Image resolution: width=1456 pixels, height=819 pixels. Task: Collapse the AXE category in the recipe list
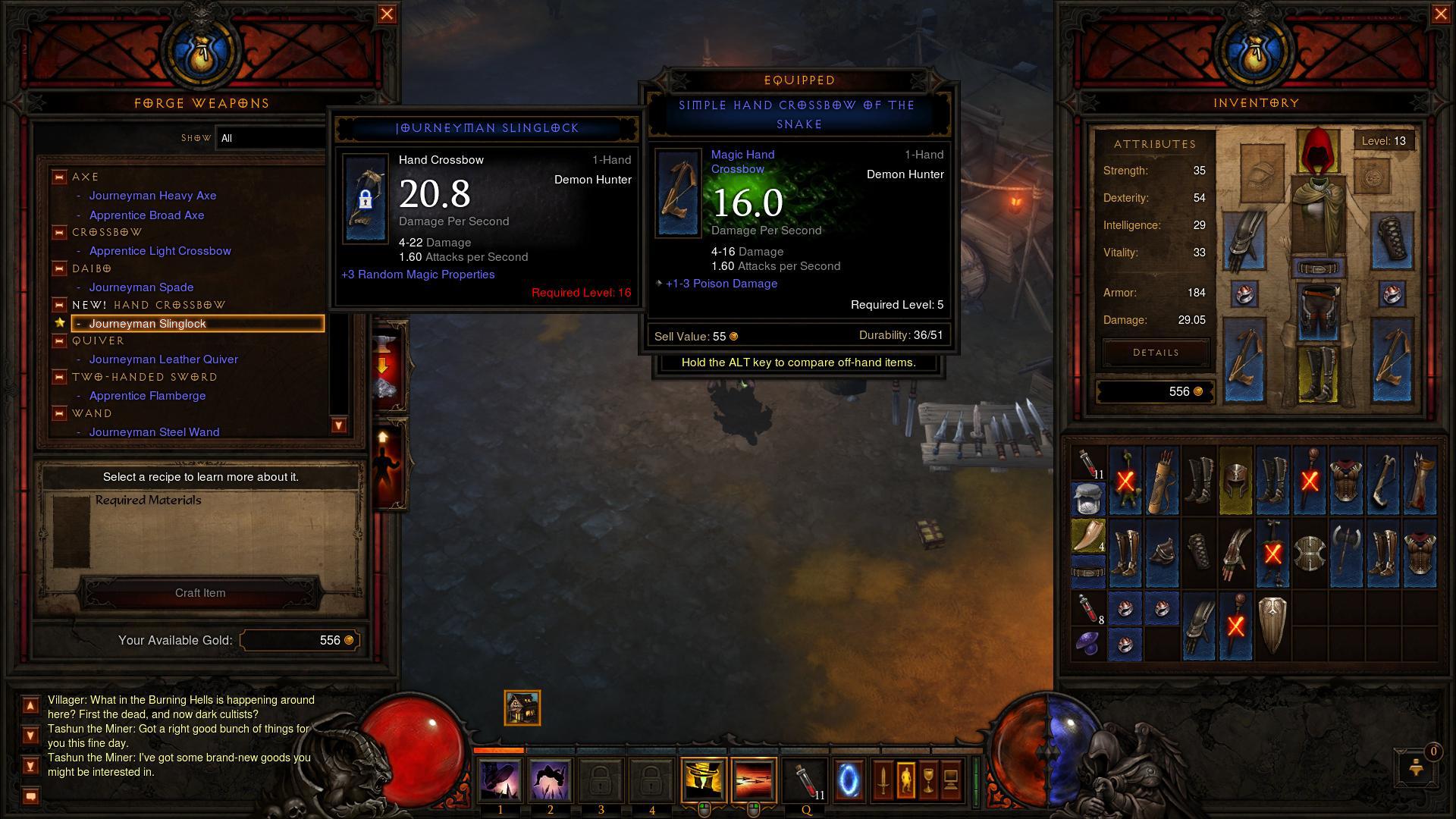point(58,177)
